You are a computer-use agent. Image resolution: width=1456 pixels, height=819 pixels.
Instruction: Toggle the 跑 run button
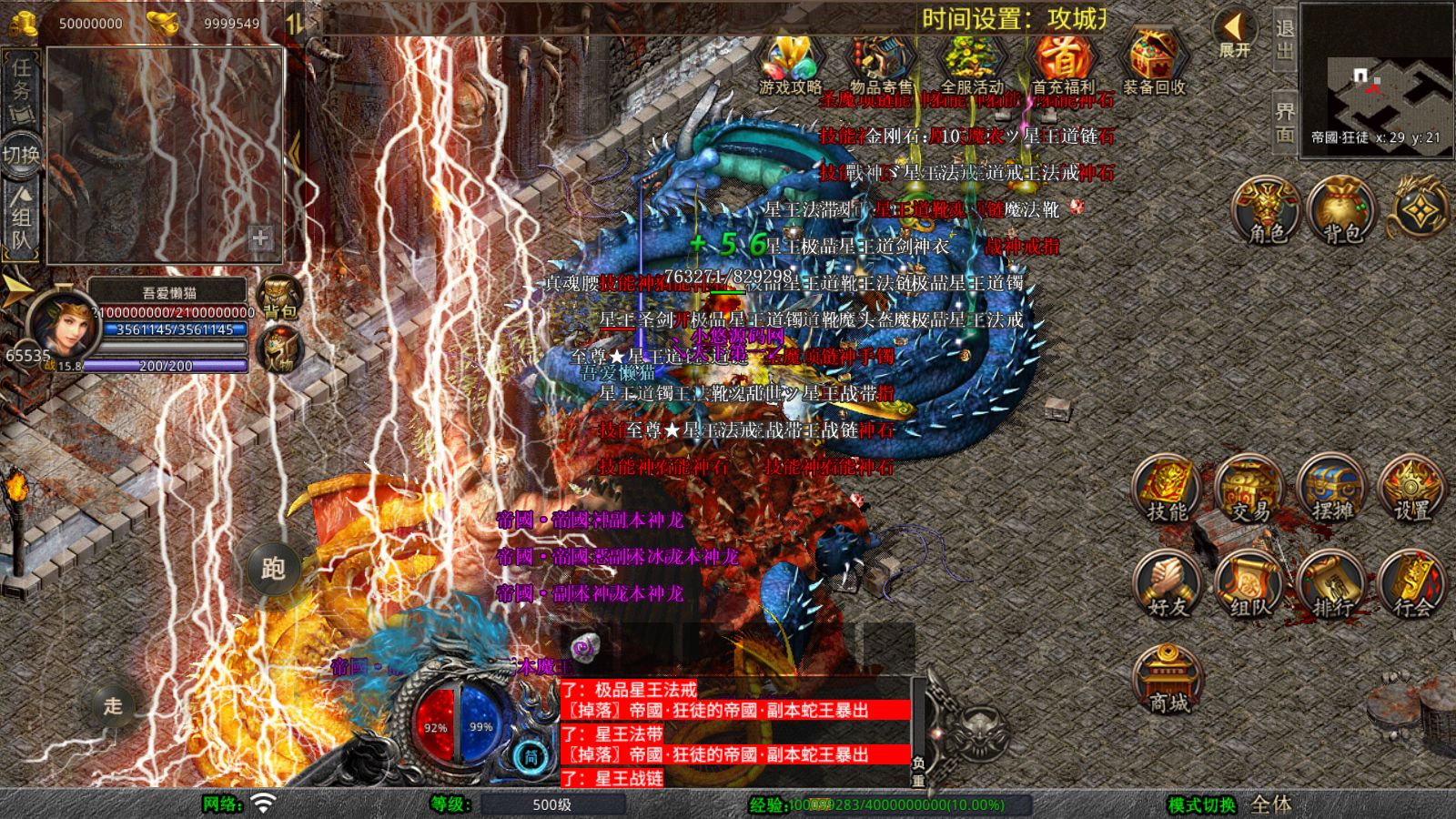click(273, 569)
